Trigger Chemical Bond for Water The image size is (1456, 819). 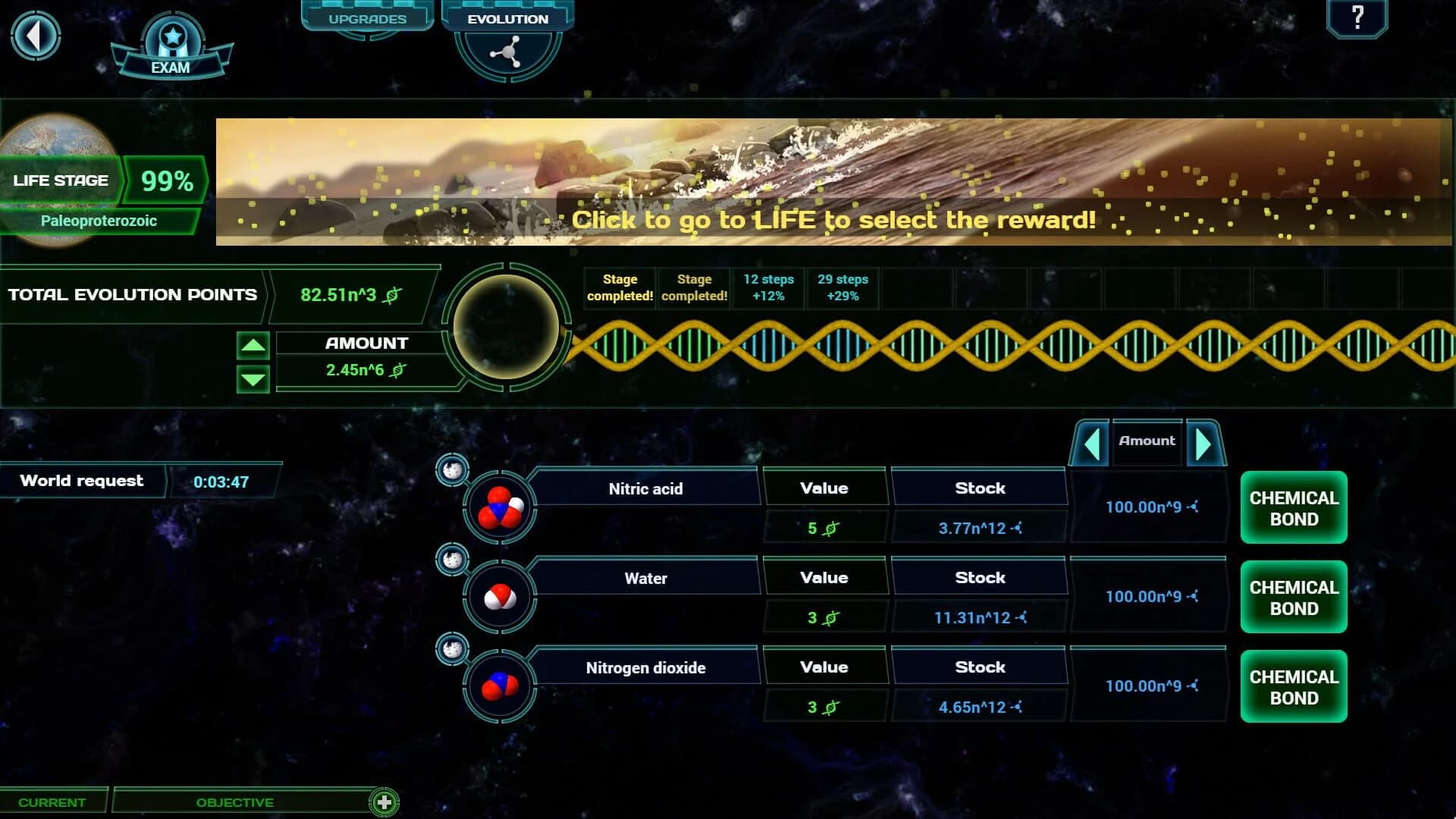[1292, 597]
